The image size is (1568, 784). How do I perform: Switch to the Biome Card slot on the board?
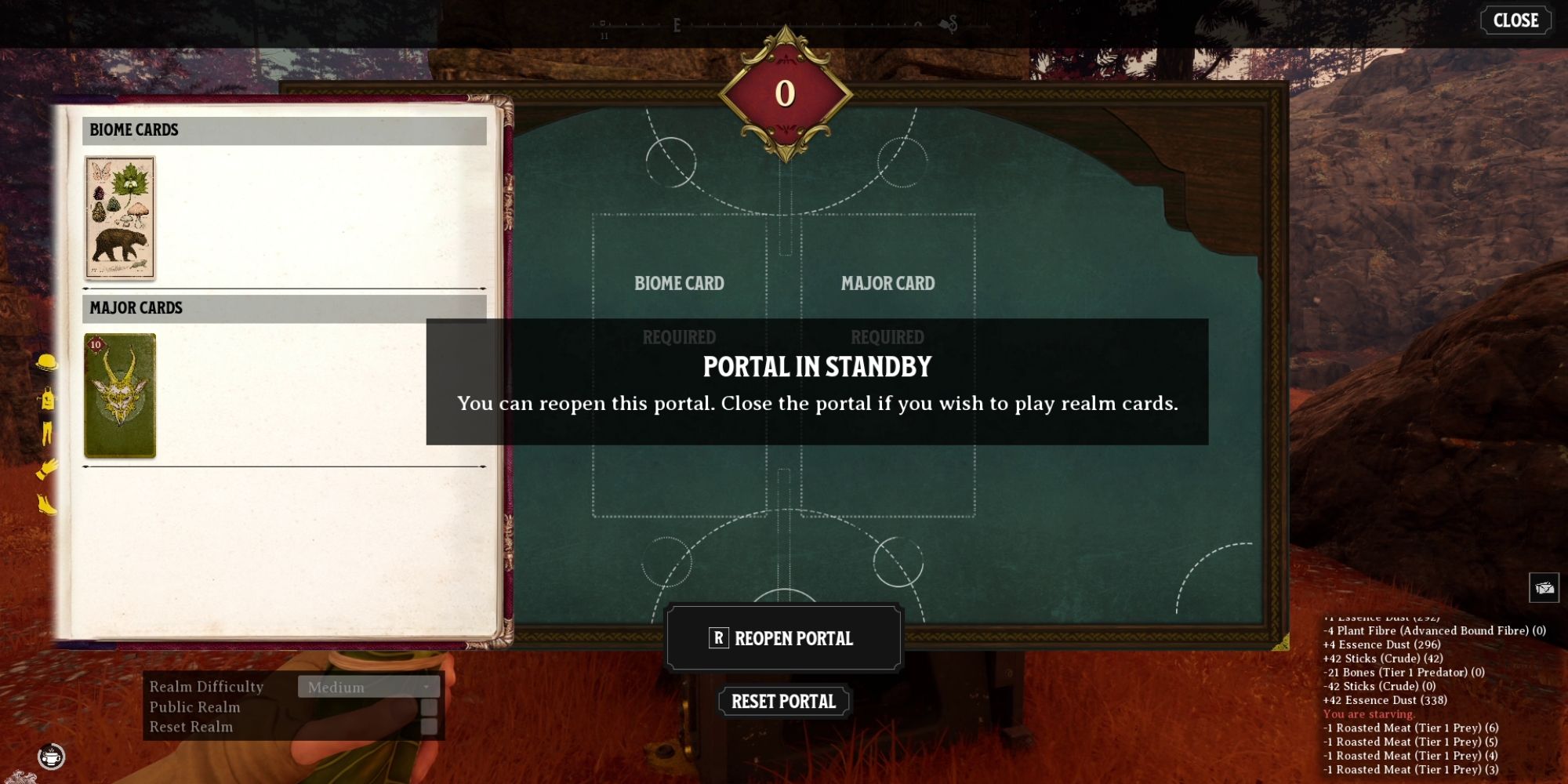pyautogui.click(x=680, y=284)
